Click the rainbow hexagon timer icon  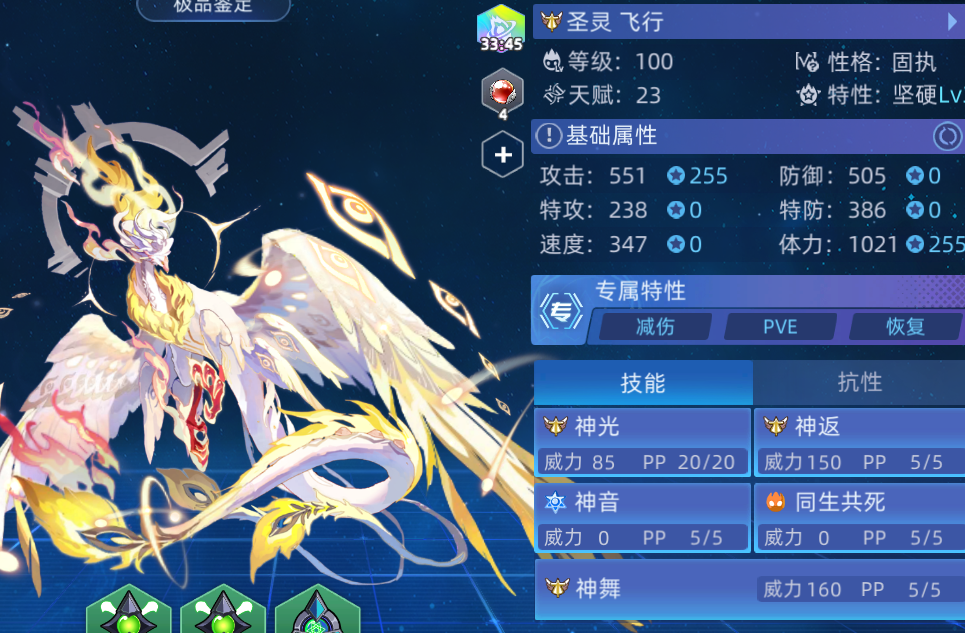501,28
